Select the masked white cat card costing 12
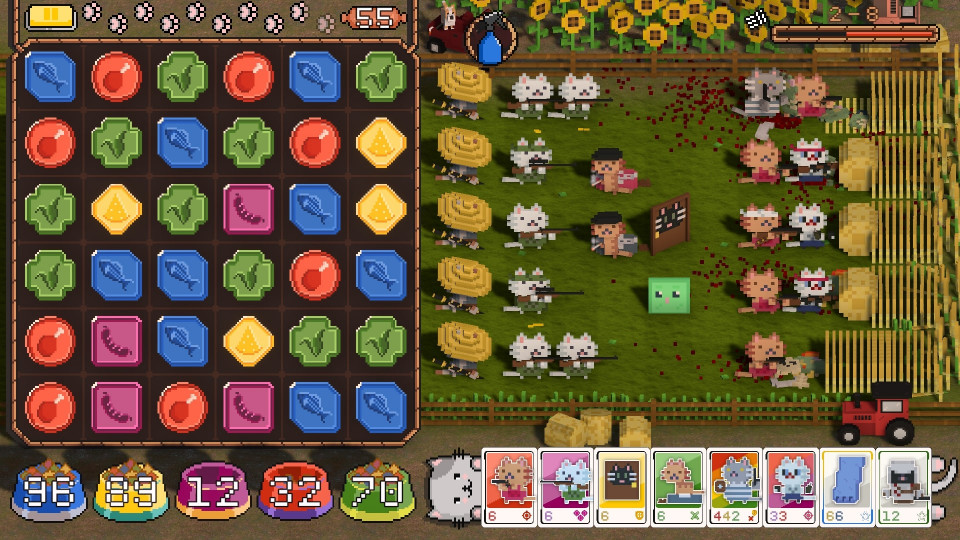 click(903, 487)
